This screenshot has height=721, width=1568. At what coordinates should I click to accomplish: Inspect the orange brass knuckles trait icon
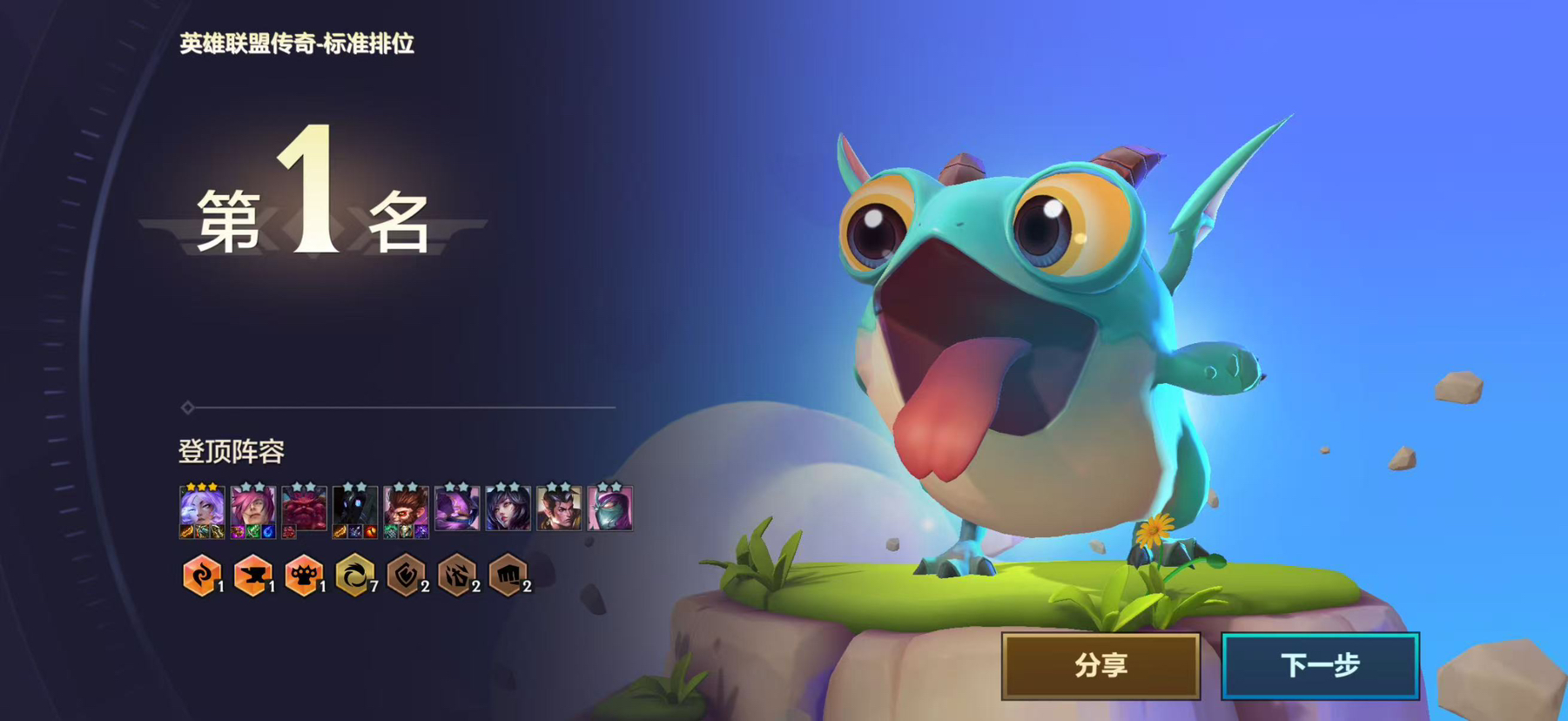303,576
